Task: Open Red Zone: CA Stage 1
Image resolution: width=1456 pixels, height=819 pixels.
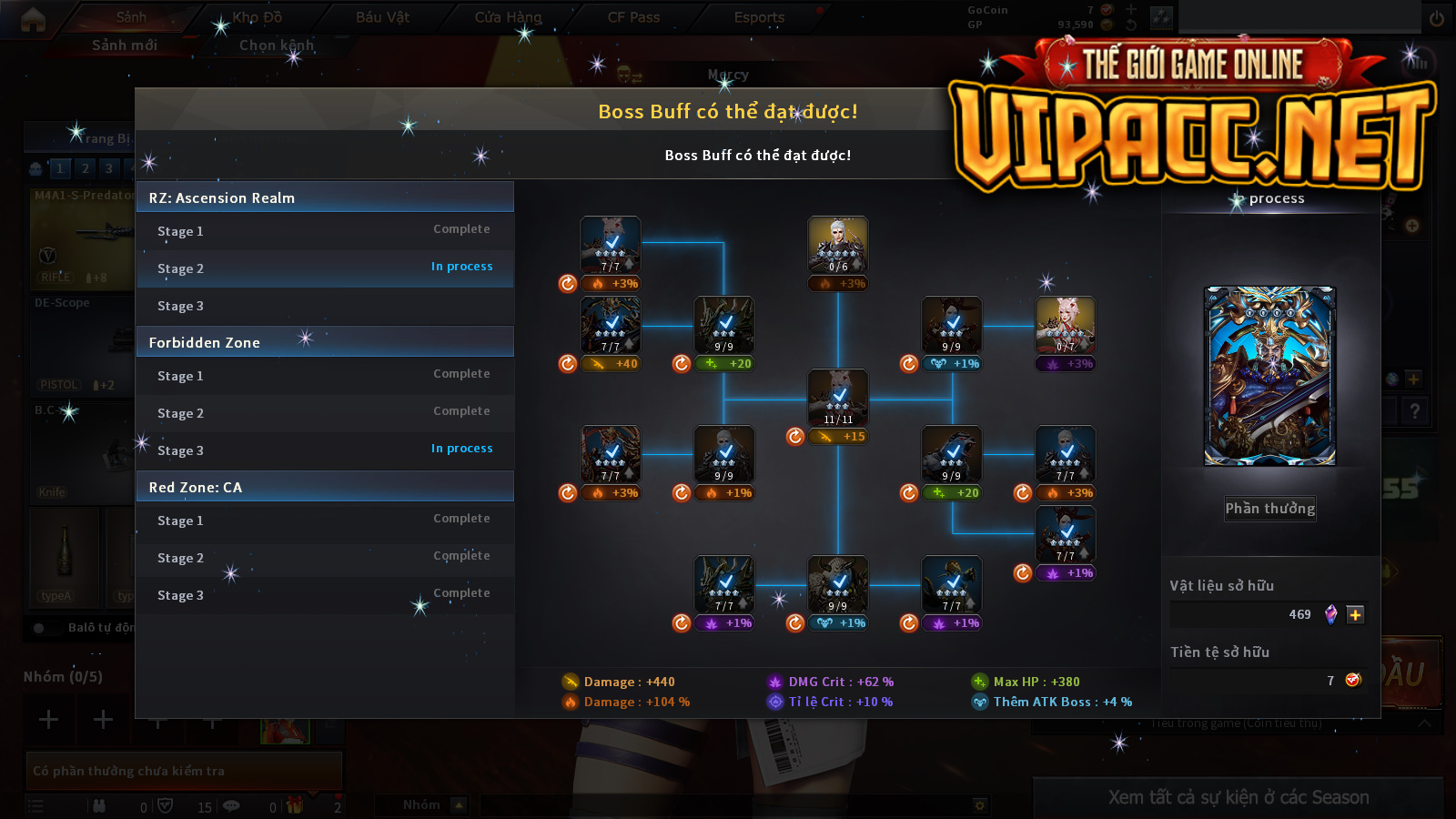Action: pyautogui.click(x=325, y=521)
